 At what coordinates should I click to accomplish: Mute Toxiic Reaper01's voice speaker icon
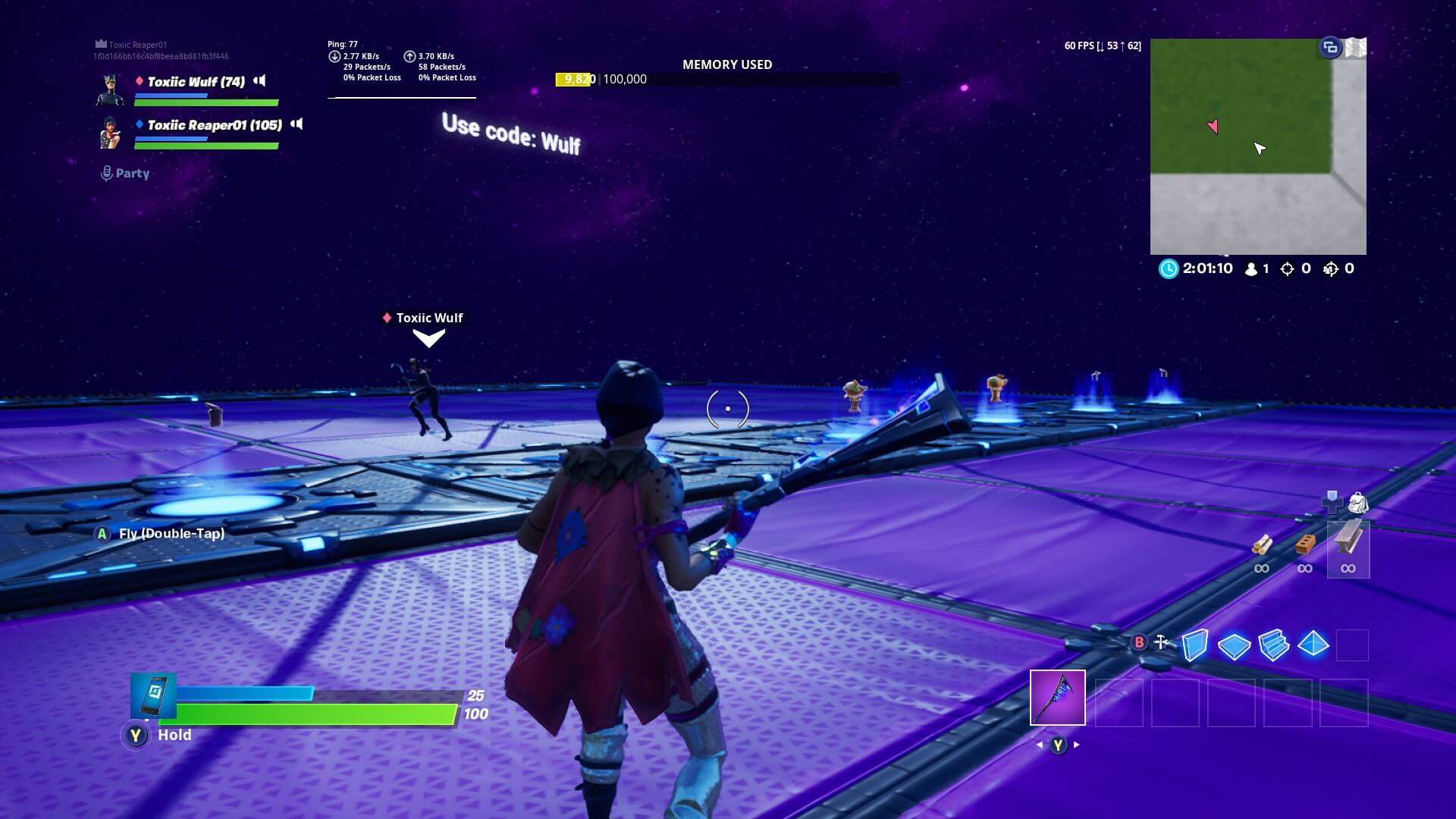(x=297, y=124)
